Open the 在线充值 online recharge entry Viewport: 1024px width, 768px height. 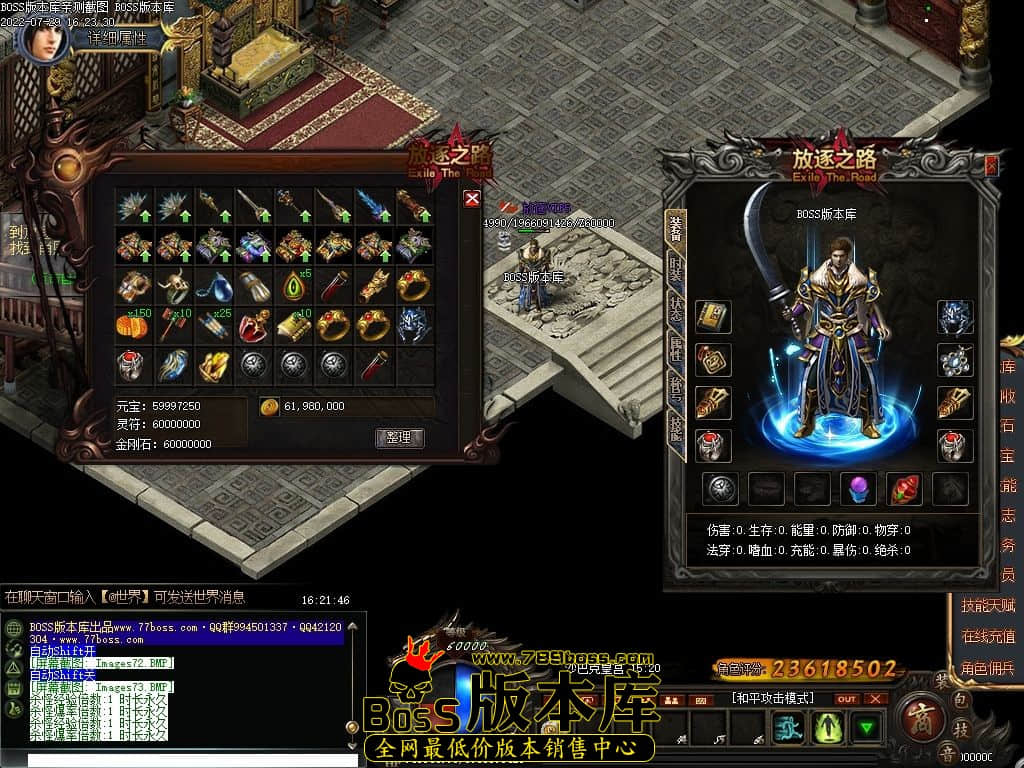pos(987,636)
